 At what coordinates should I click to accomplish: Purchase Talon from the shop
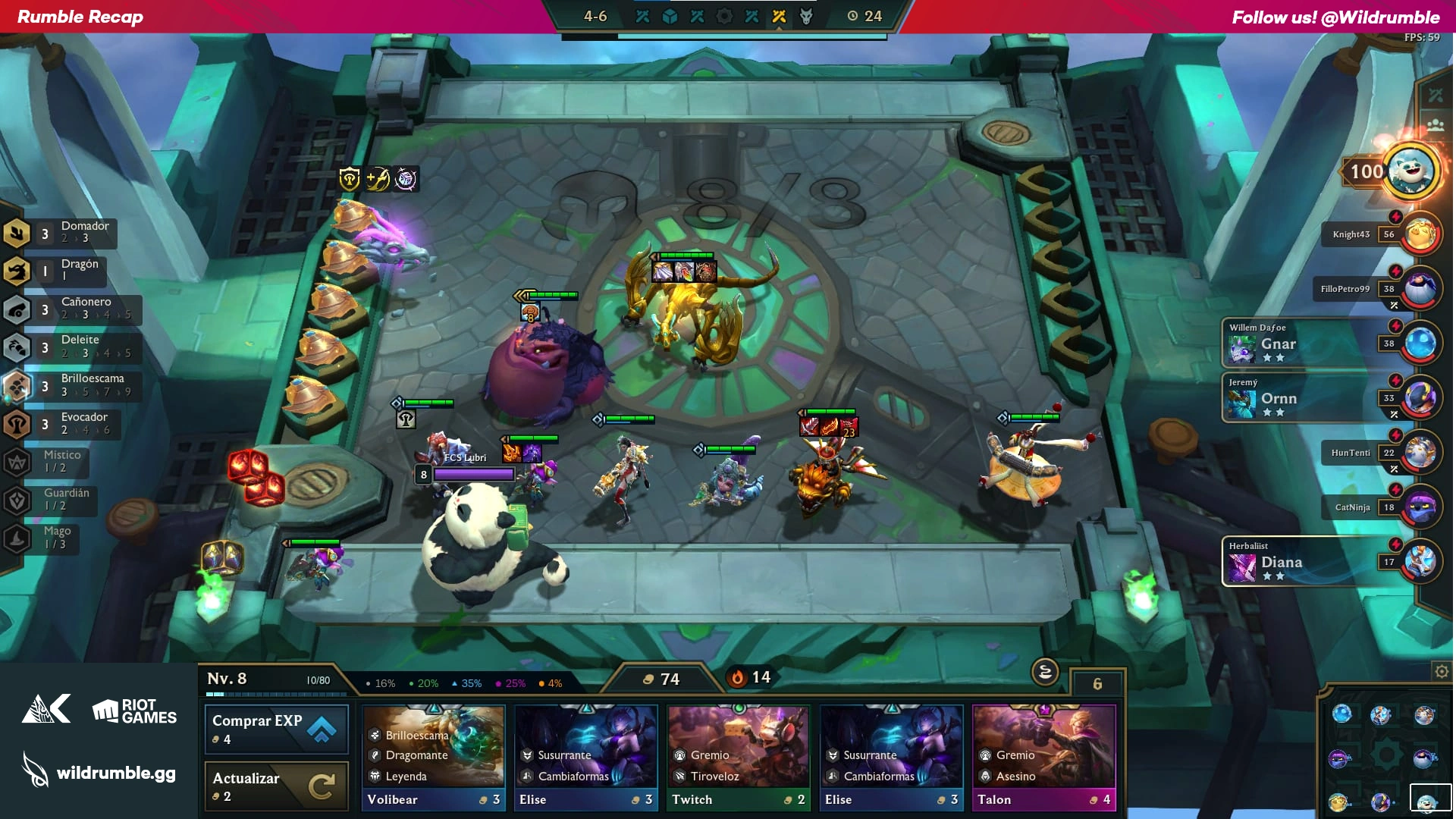tap(1043, 758)
